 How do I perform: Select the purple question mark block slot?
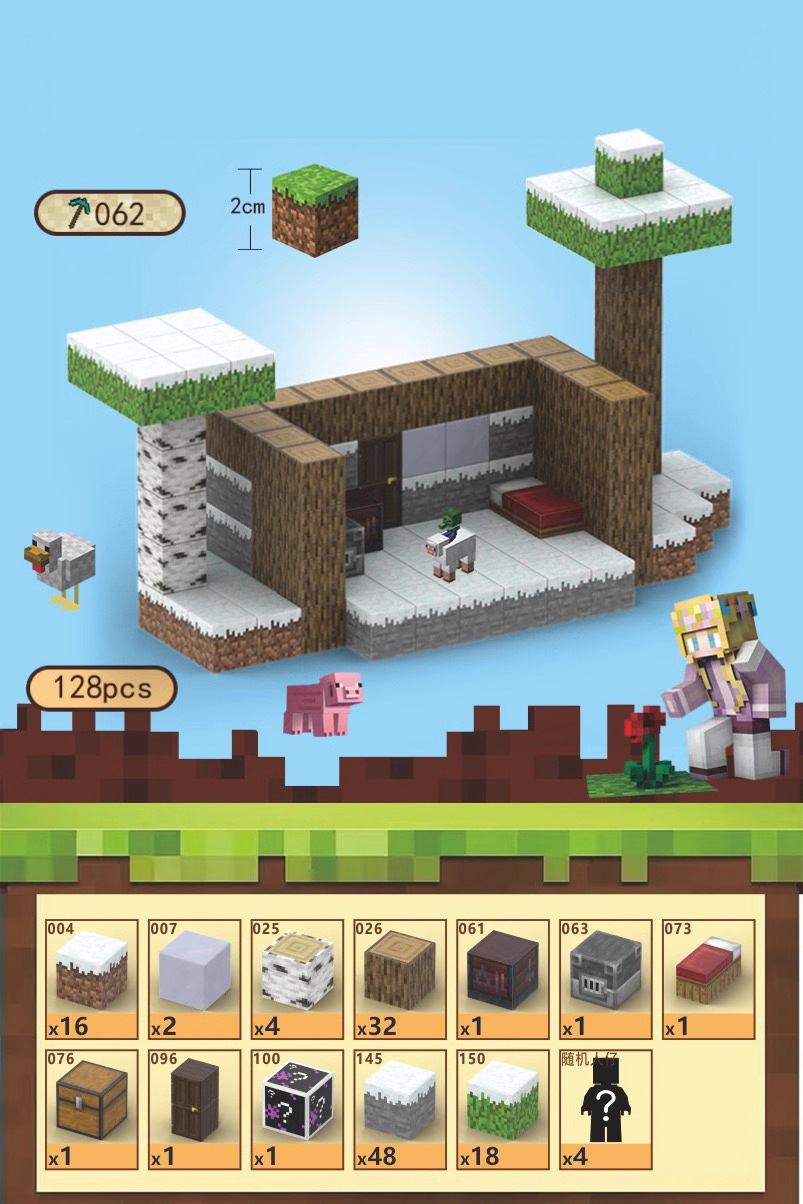click(x=297, y=1109)
